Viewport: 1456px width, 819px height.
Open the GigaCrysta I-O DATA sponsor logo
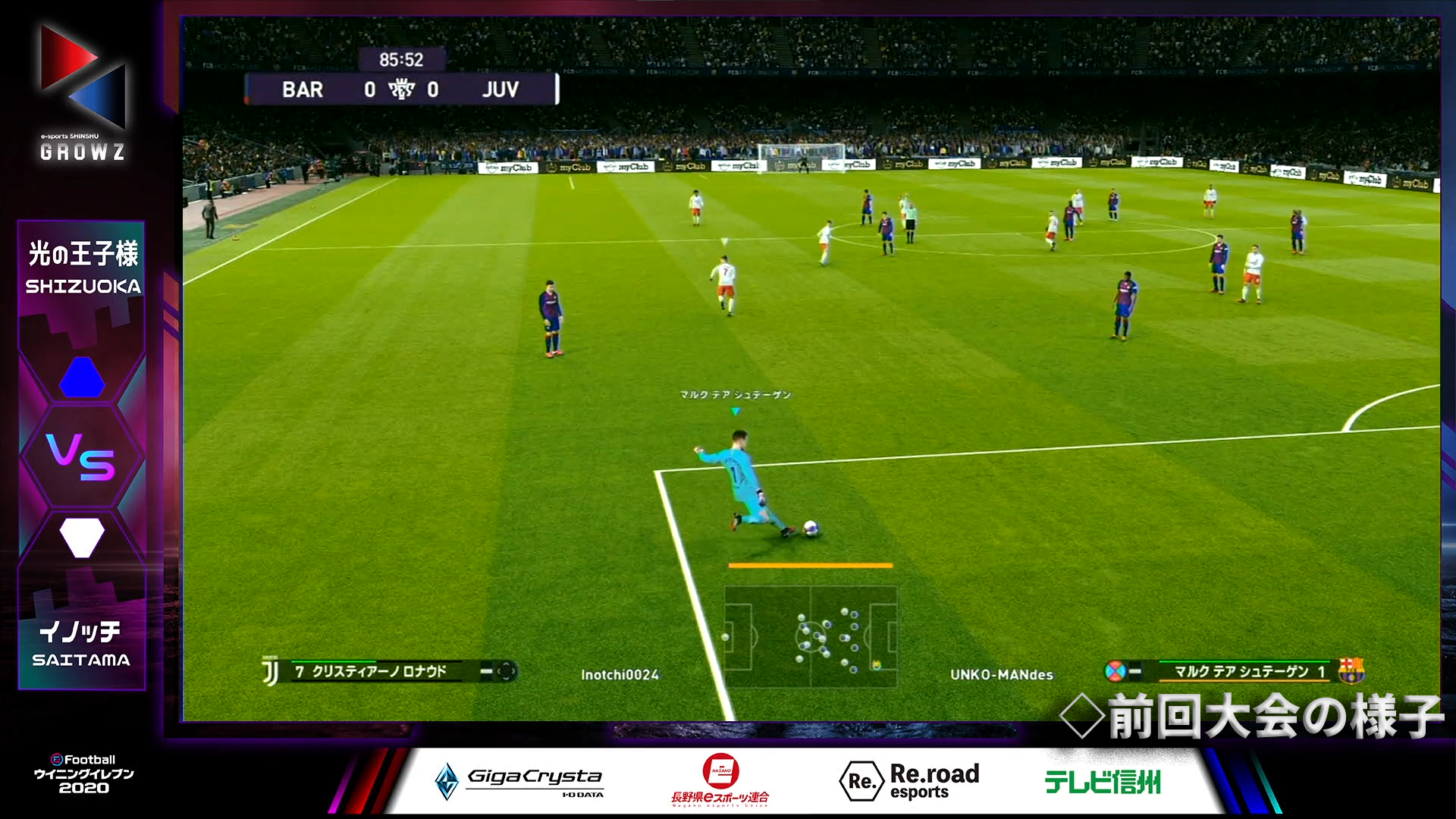521,780
